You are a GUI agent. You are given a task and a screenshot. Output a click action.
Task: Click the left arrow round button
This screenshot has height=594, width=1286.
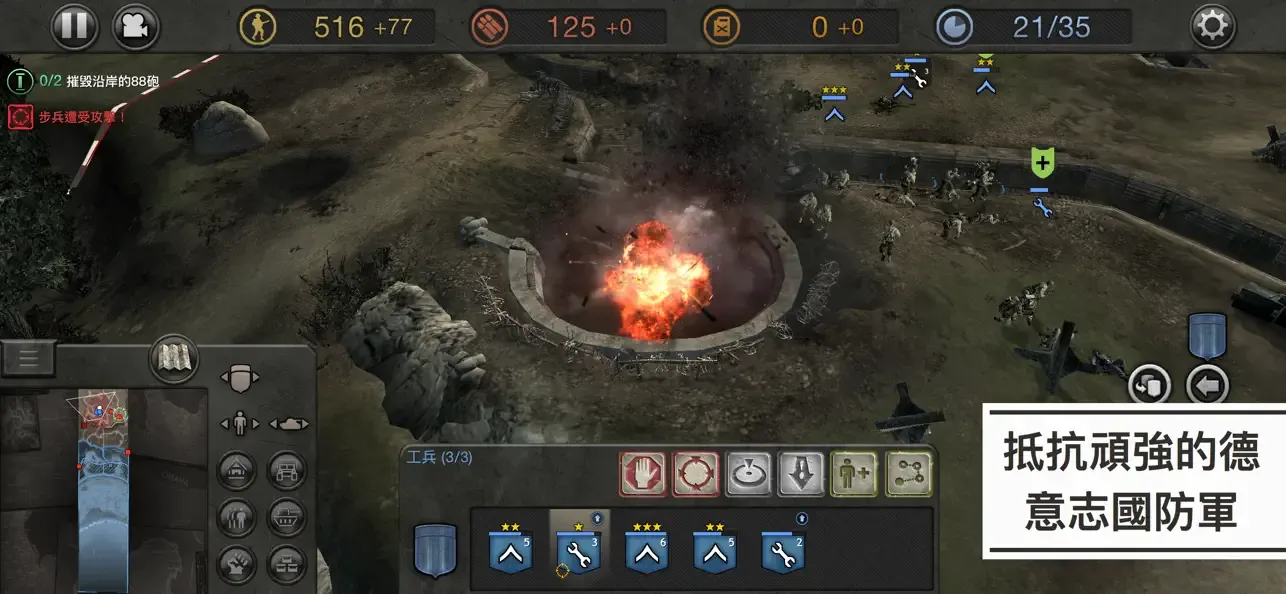[x=1207, y=385]
